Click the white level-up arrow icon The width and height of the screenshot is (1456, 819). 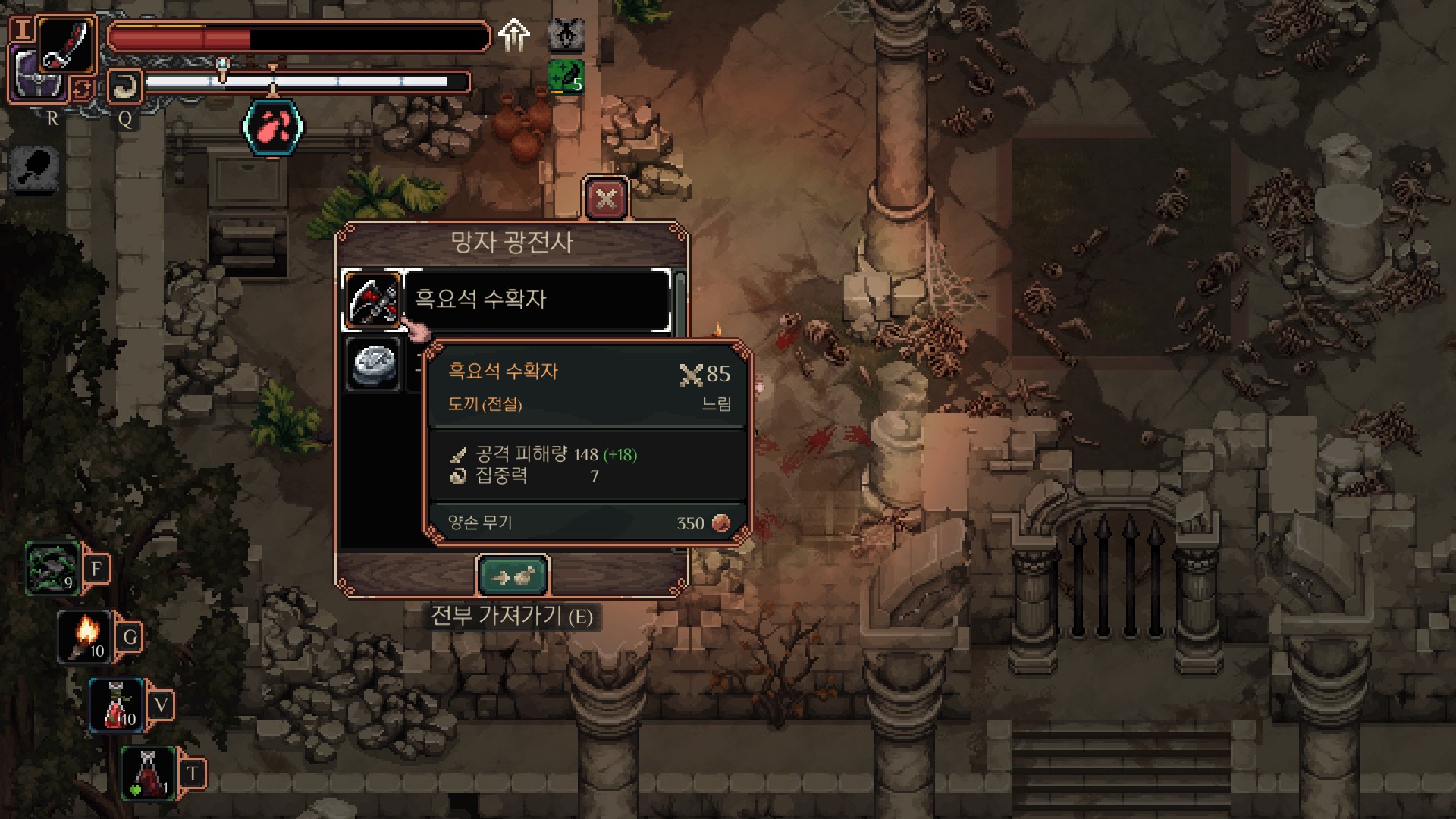514,35
